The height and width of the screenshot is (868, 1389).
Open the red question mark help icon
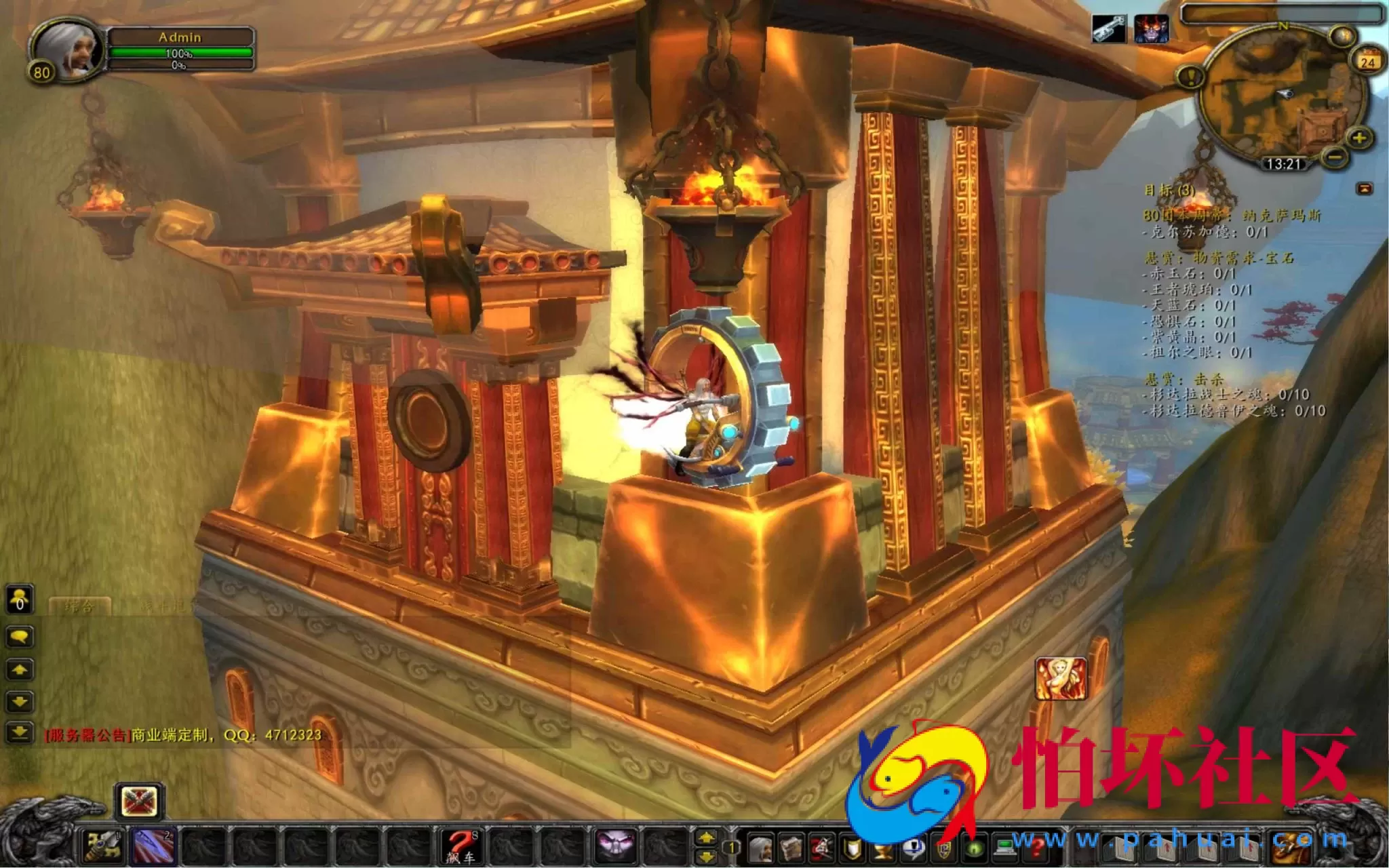click(x=1036, y=846)
